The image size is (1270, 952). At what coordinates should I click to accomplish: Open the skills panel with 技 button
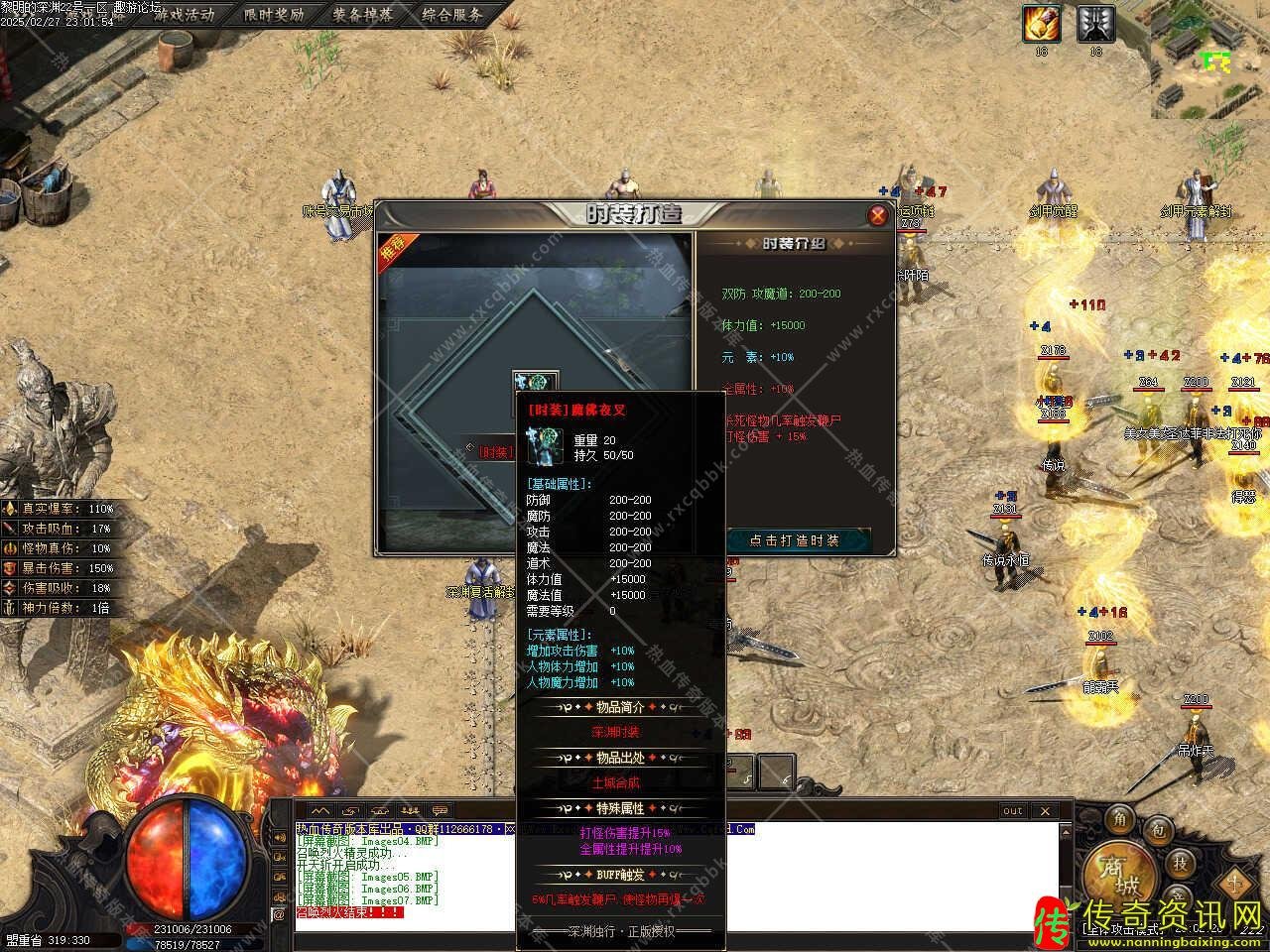[1180, 863]
